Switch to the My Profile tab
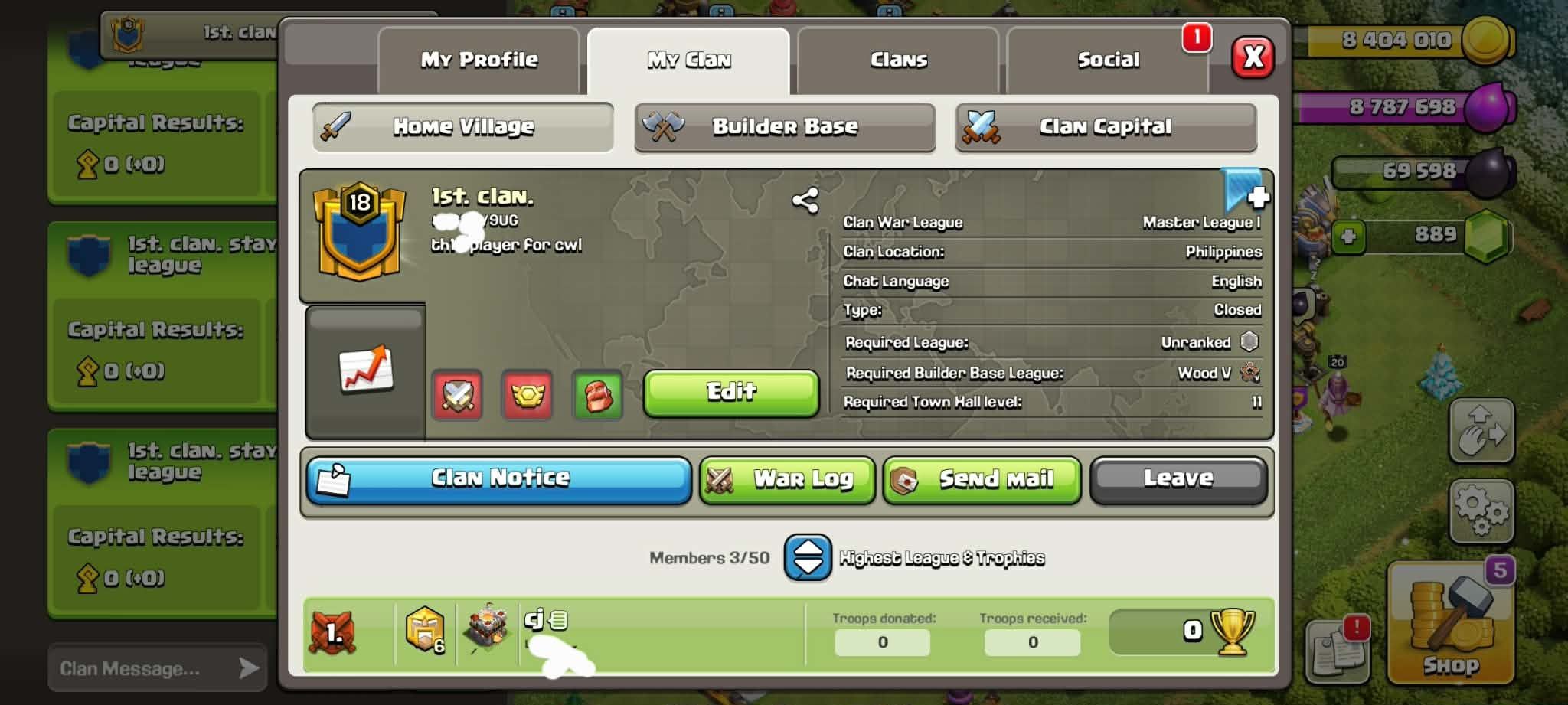 [479, 60]
